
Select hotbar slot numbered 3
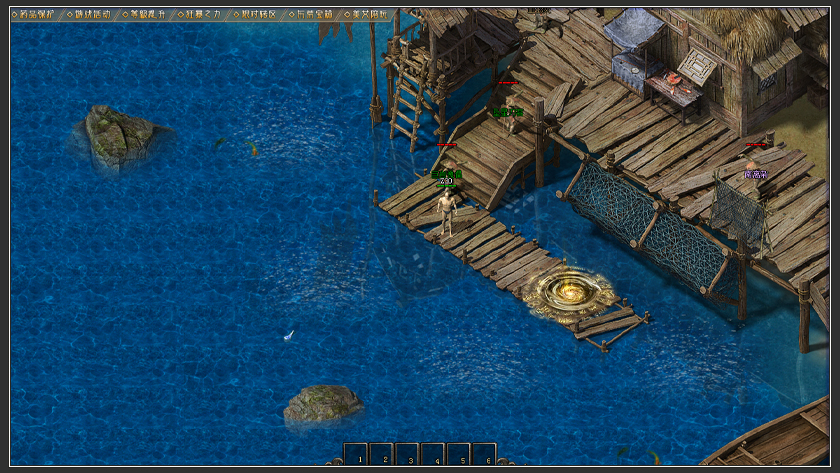click(x=408, y=455)
